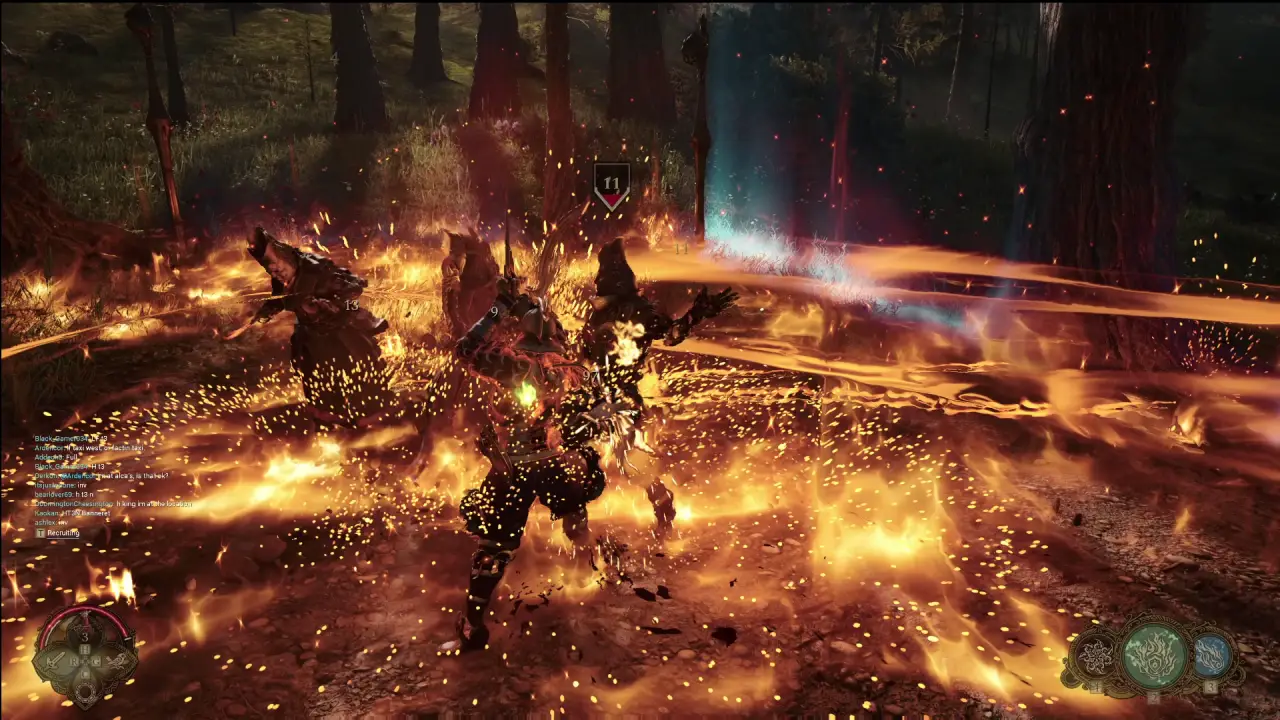
Task: Click the inv message from ashtex
Action: 50,523
